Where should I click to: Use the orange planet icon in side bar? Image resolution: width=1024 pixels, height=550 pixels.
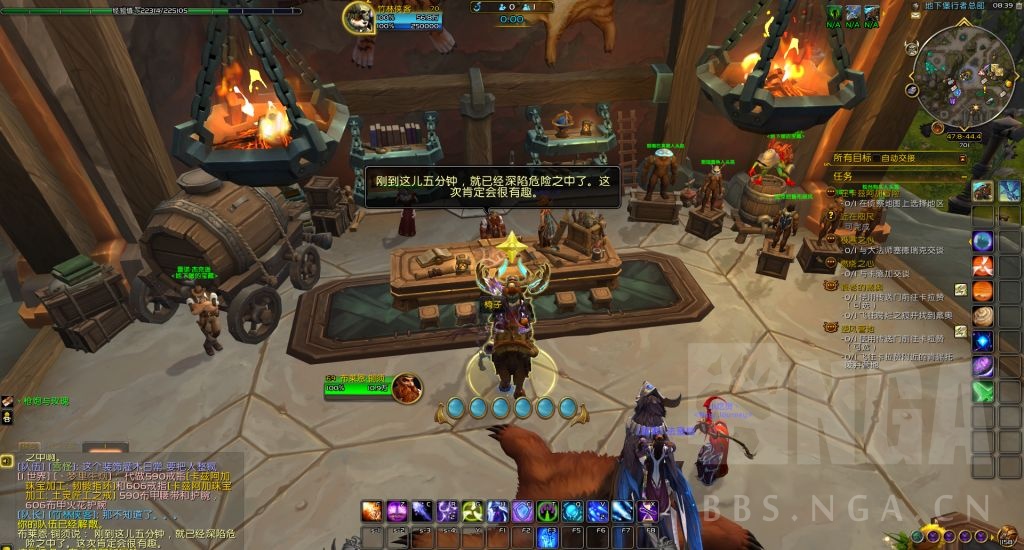(983, 291)
